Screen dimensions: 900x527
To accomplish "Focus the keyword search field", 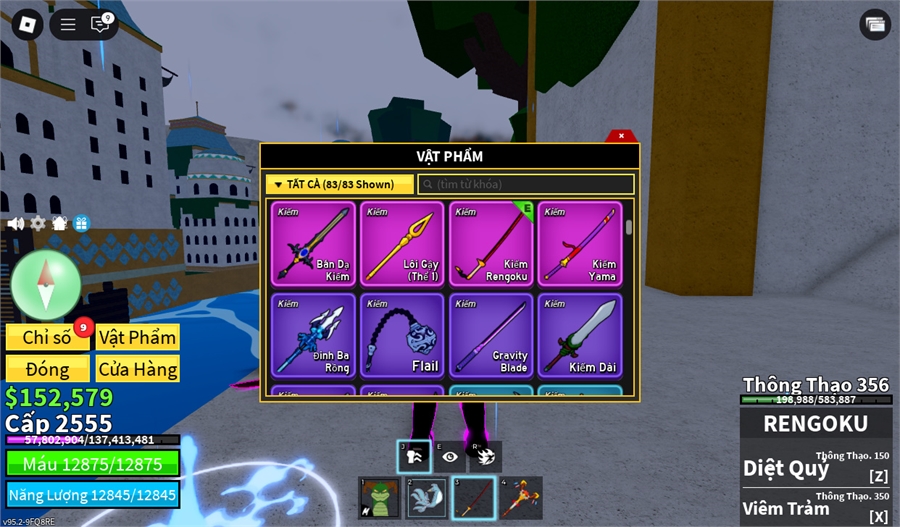I will tap(526, 185).
